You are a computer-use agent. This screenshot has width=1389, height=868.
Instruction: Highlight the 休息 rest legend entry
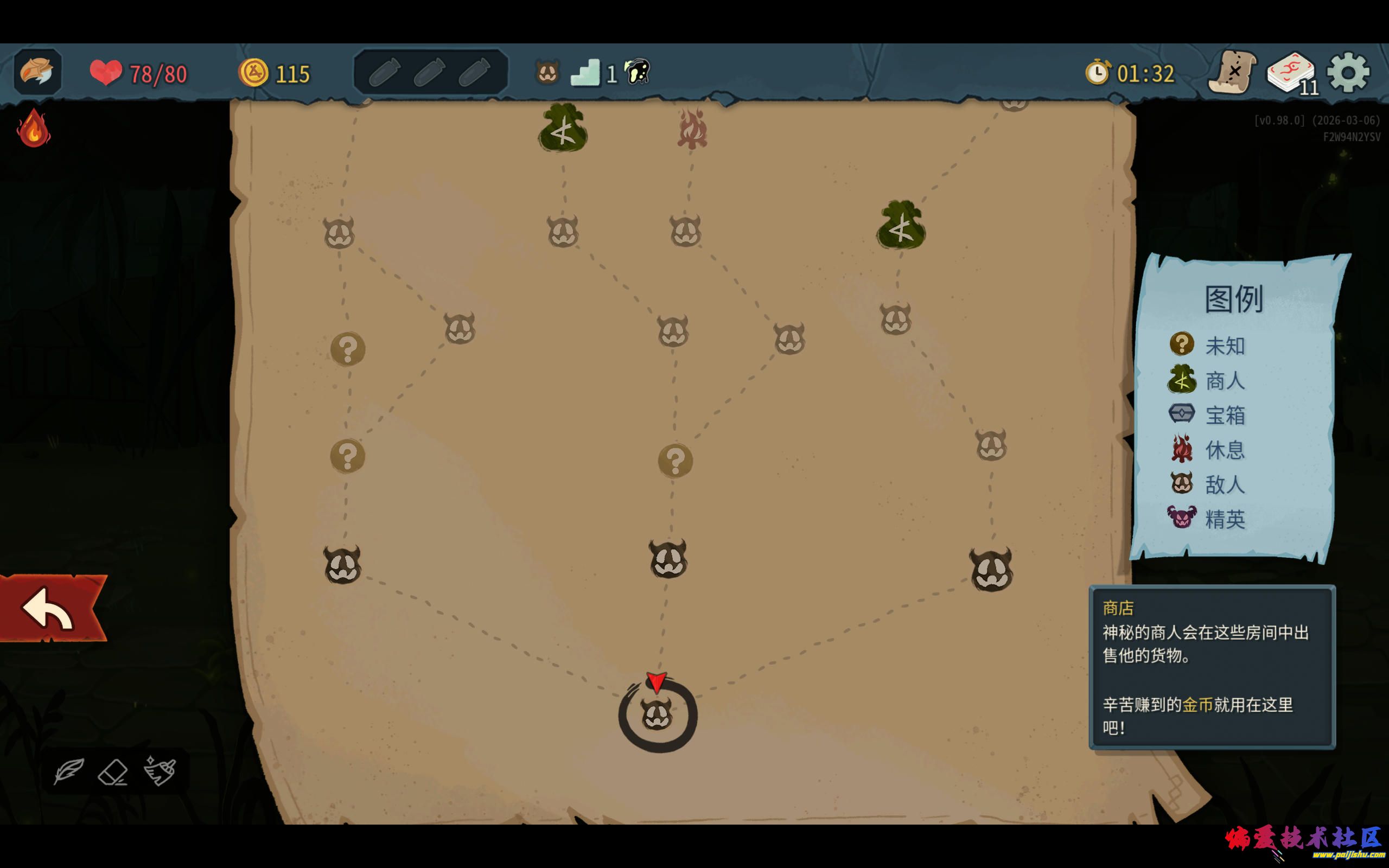click(x=1208, y=450)
